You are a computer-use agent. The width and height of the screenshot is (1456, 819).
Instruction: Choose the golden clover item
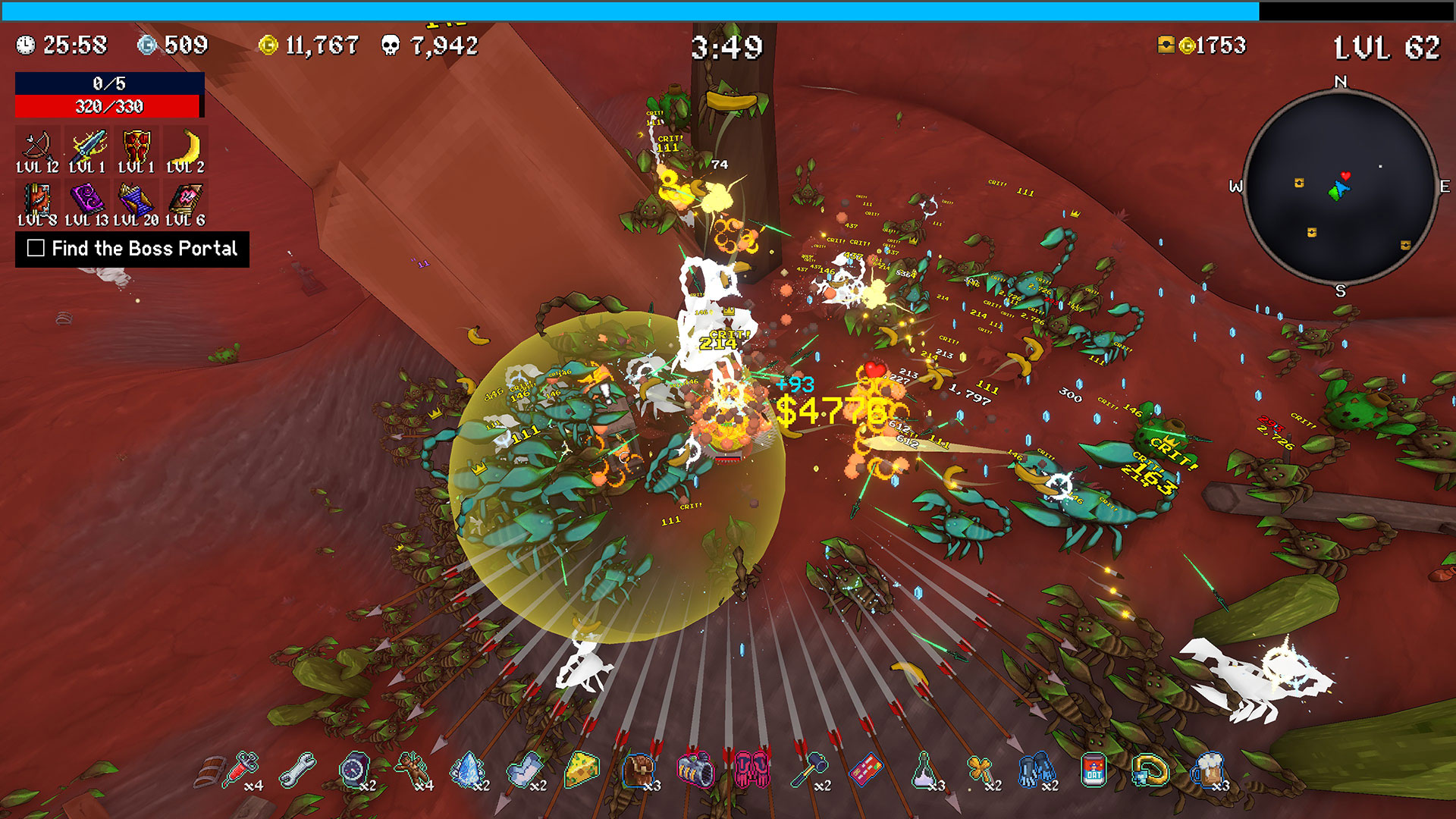pos(980,770)
